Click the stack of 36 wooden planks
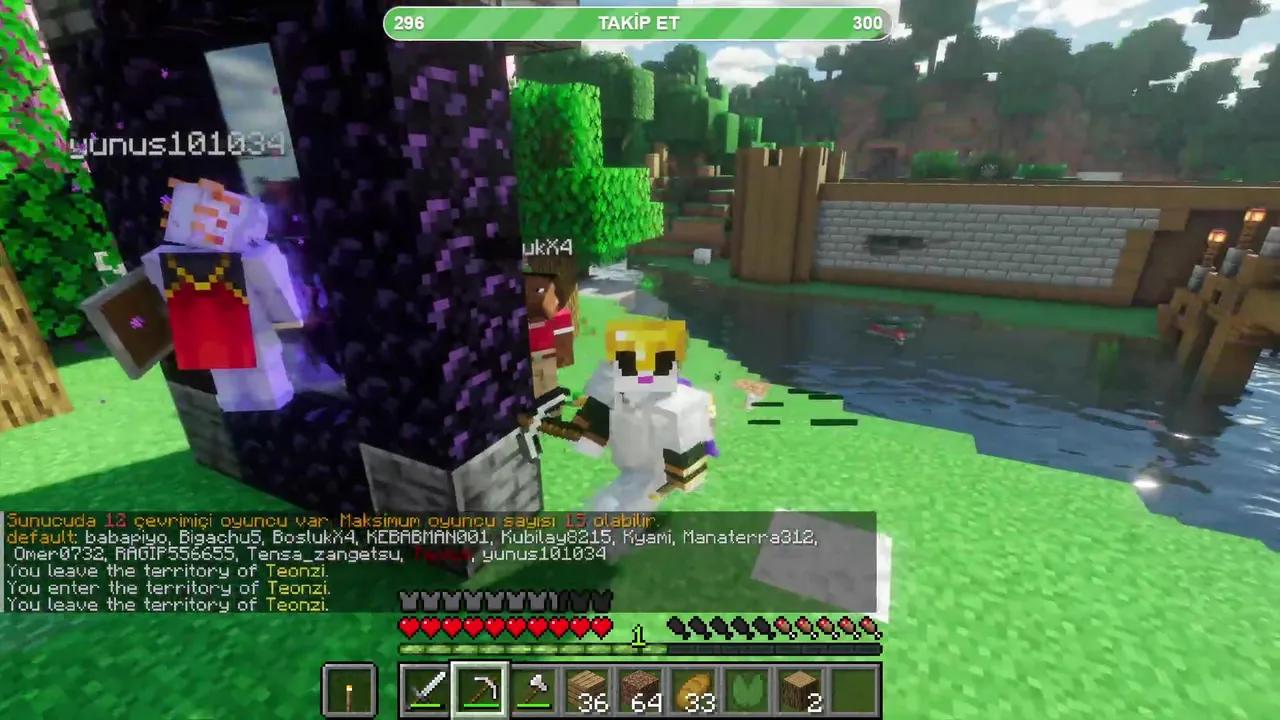1280x720 pixels. [589, 687]
